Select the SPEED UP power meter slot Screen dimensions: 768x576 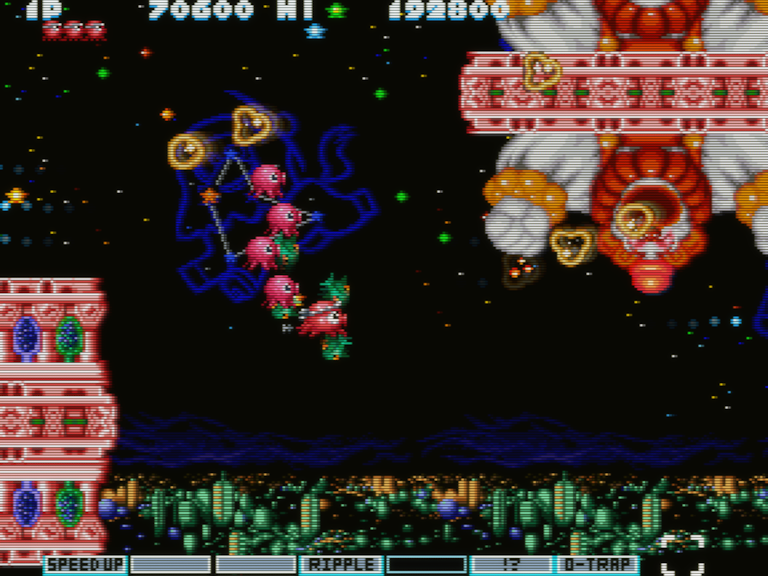point(85,564)
